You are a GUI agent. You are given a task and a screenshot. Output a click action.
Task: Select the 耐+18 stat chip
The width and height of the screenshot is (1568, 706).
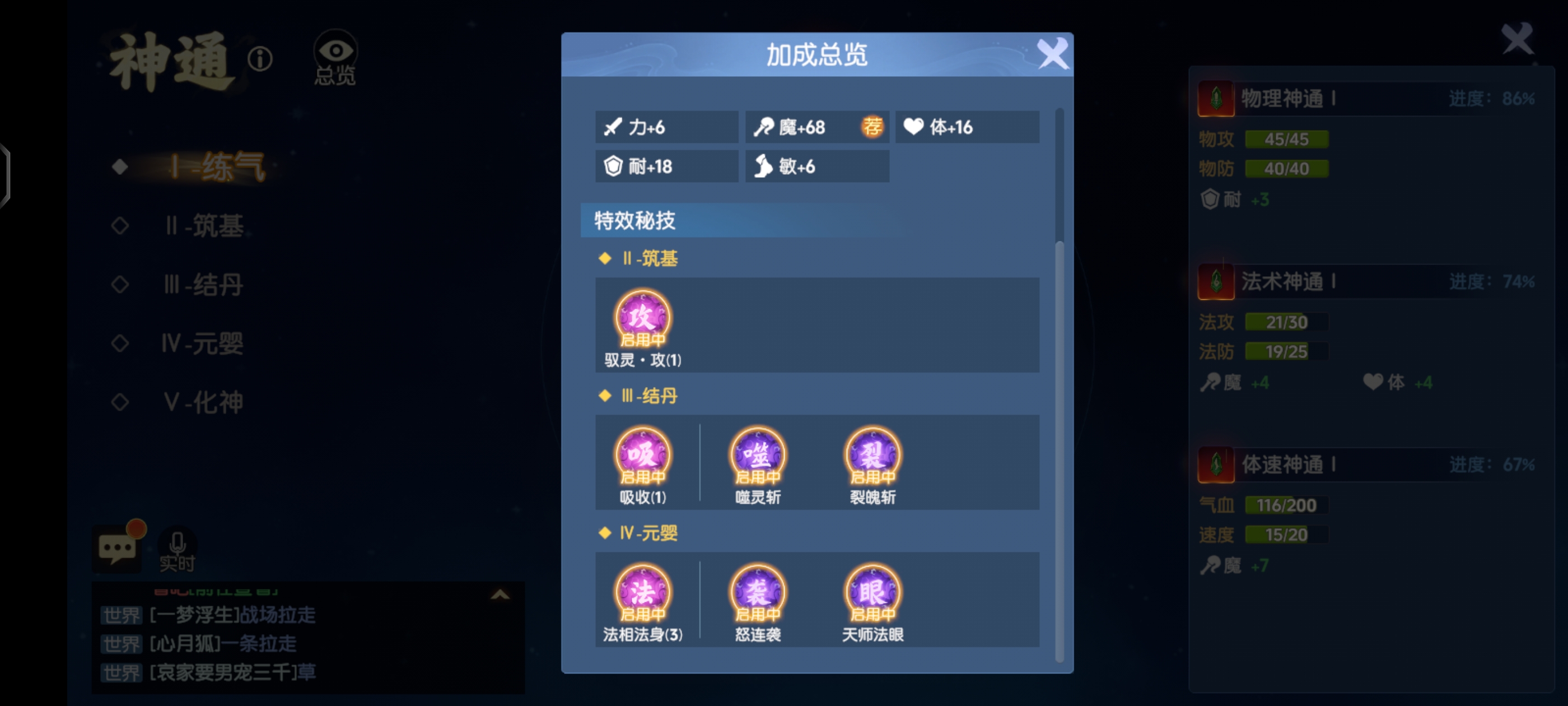click(x=666, y=166)
